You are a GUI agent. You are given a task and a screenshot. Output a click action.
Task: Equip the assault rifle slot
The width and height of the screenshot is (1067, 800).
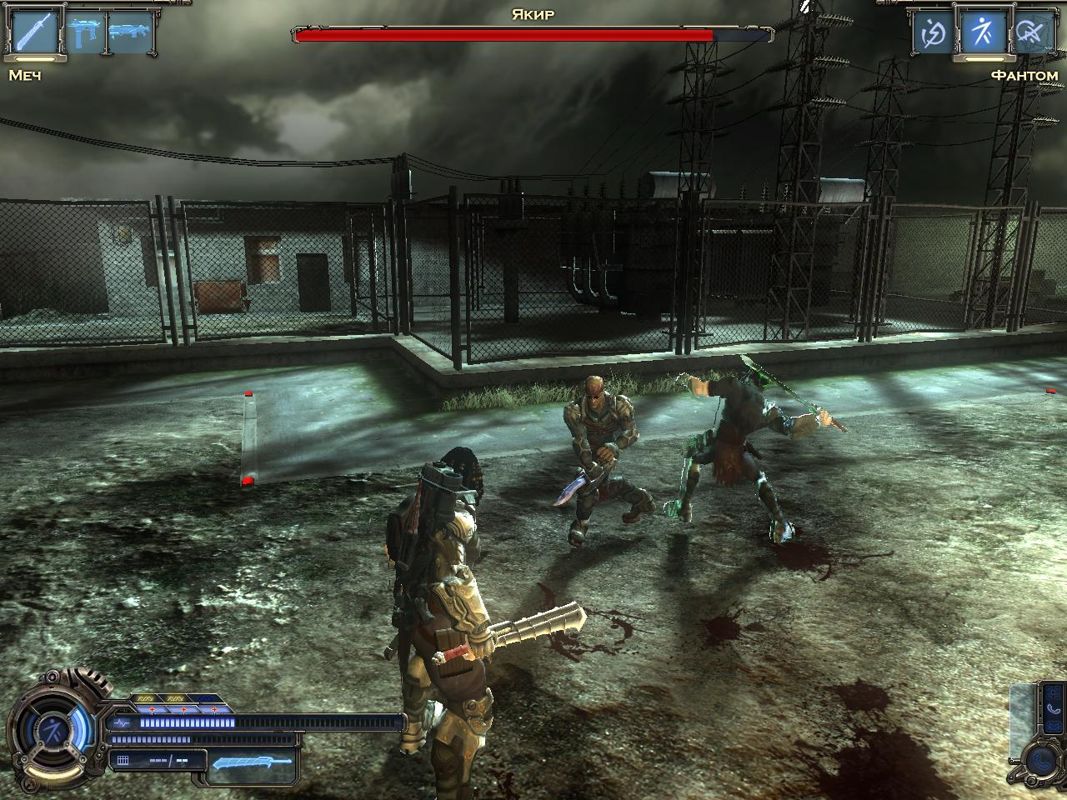point(130,33)
